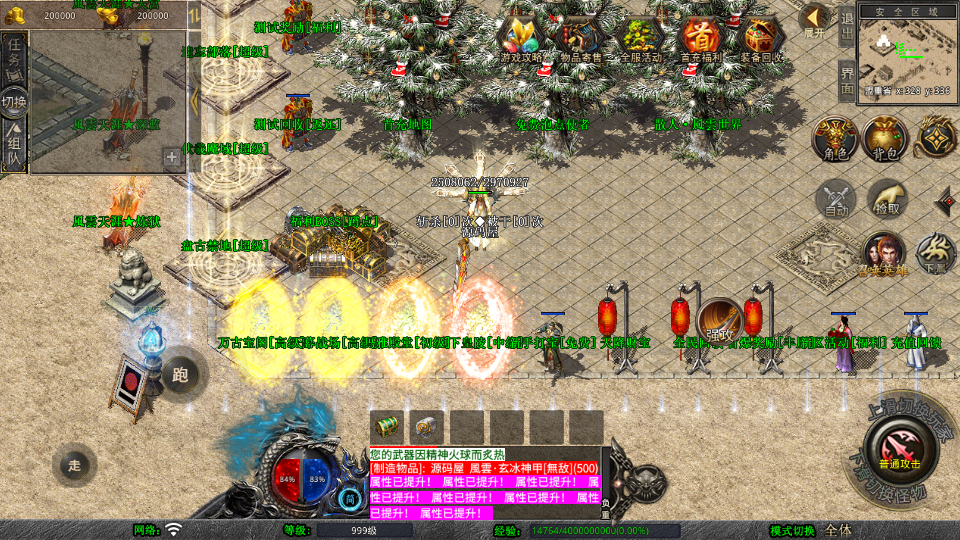This screenshot has height=540, width=960.
Task: Click the 退出 exit tab
Action: click(x=847, y=27)
